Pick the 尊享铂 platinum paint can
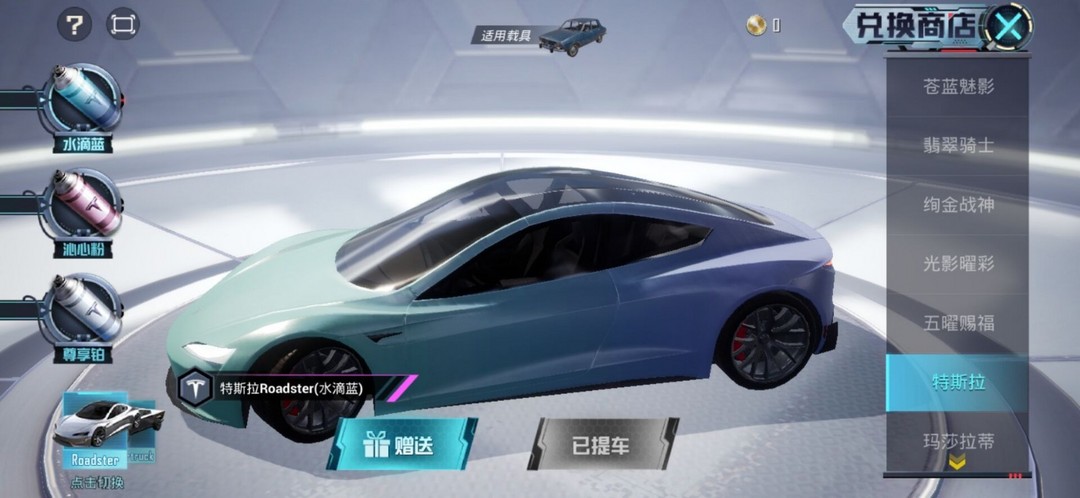 click(83, 311)
